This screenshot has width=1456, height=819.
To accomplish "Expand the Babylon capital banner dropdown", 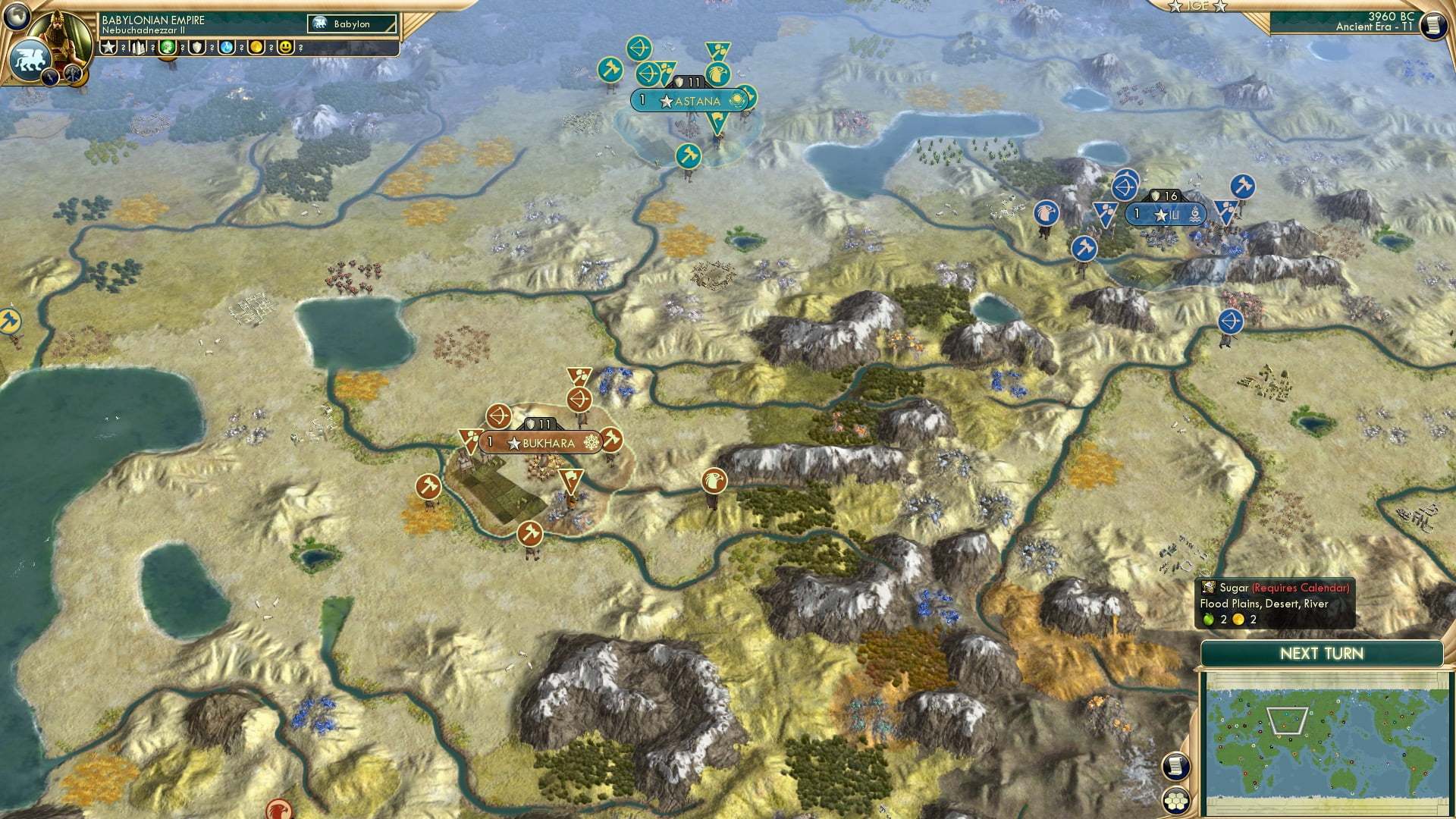I will [350, 24].
